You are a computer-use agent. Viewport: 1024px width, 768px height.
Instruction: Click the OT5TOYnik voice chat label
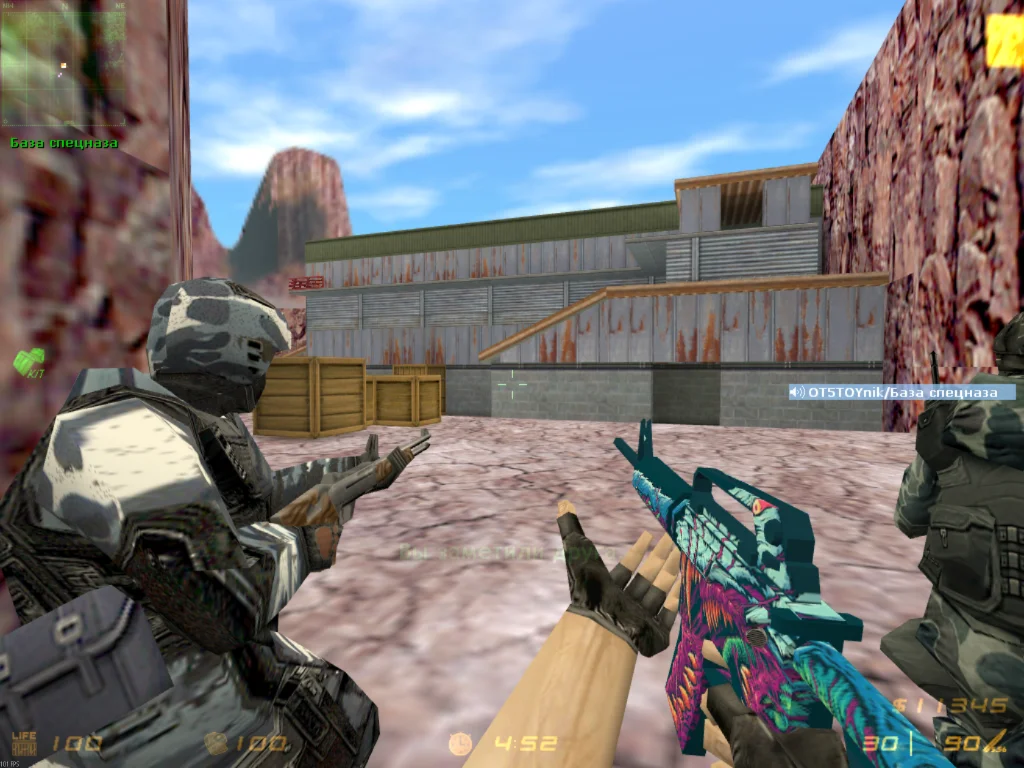coord(902,392)
